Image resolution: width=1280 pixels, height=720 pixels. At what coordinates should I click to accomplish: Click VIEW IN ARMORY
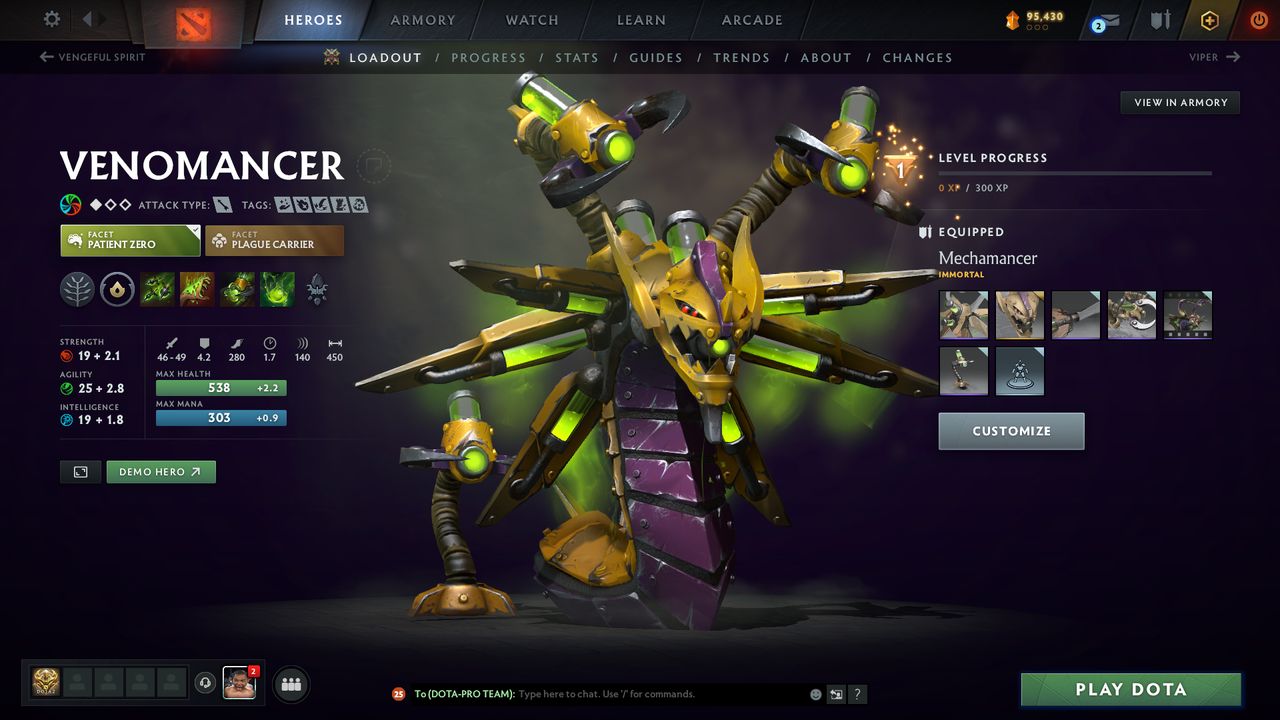point(1179,102)
